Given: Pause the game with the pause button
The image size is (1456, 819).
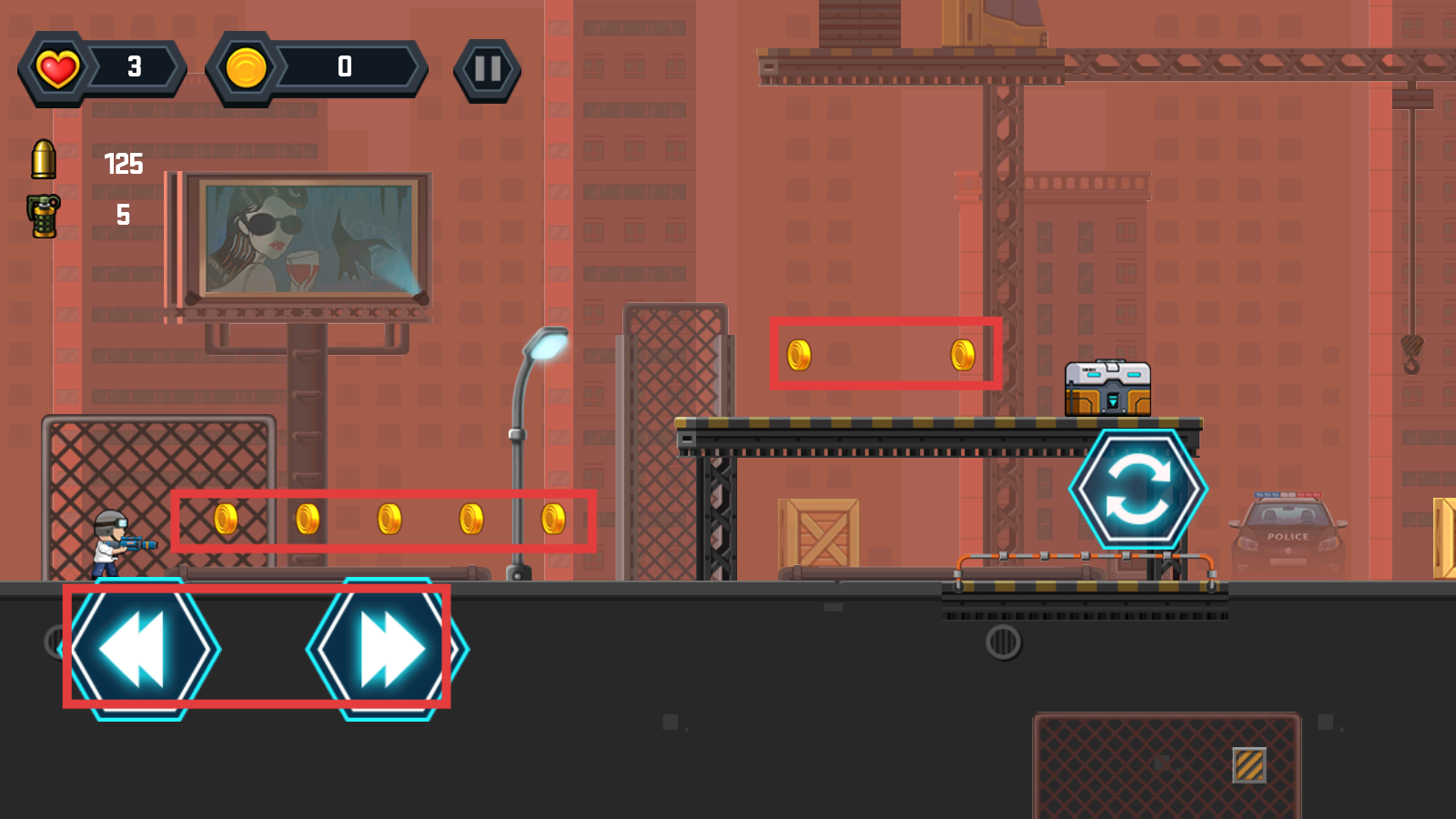Looking at the screenshot, I should pyautogui.click(x=488, y=69).
